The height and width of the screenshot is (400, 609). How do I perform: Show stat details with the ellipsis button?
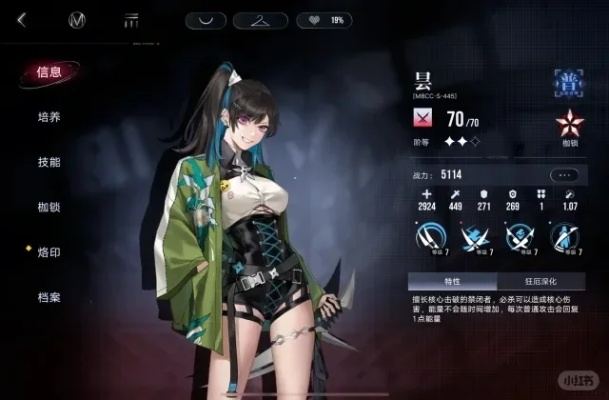(566, 174)
